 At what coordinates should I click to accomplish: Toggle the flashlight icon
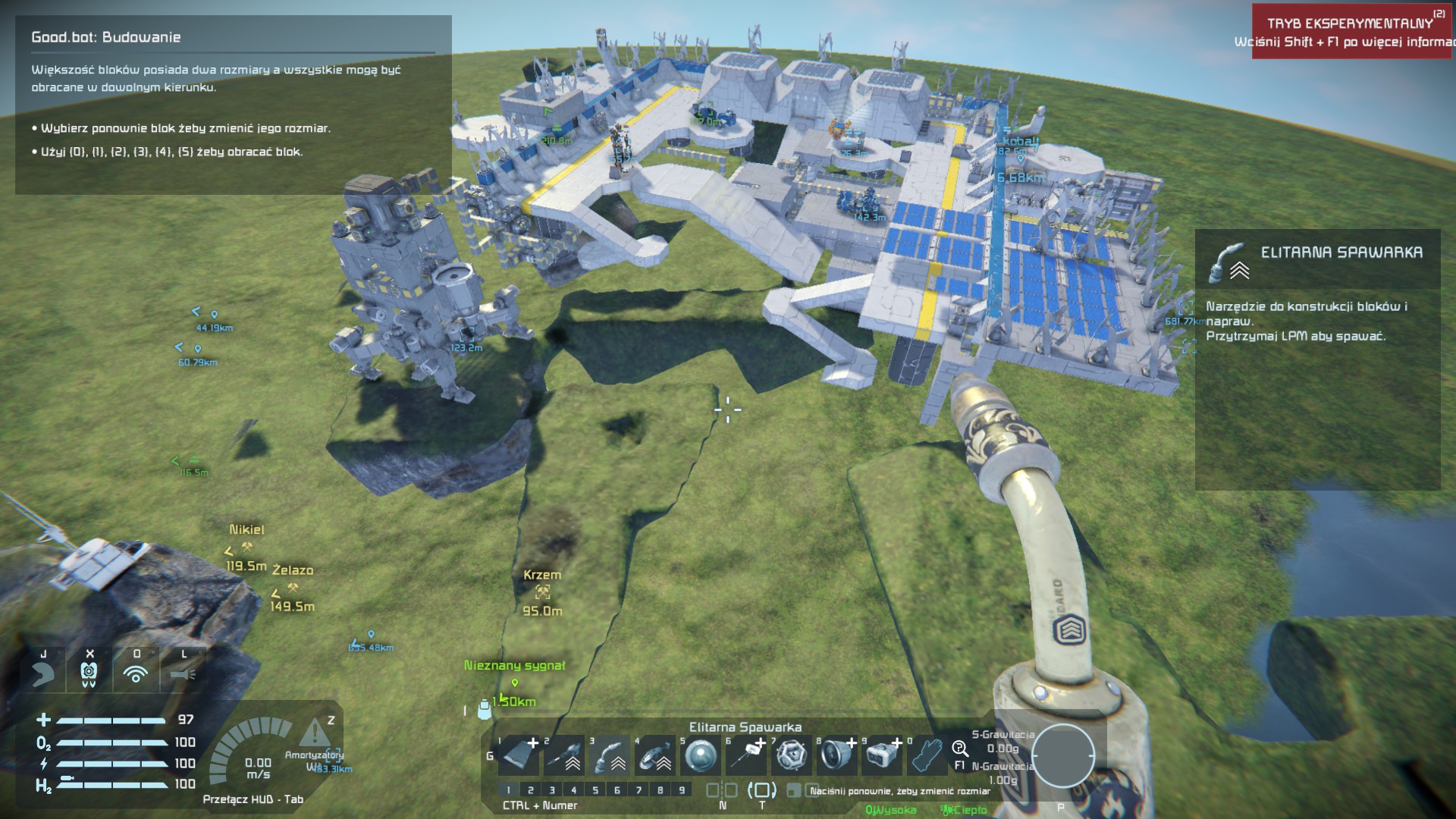coord(183,673)
